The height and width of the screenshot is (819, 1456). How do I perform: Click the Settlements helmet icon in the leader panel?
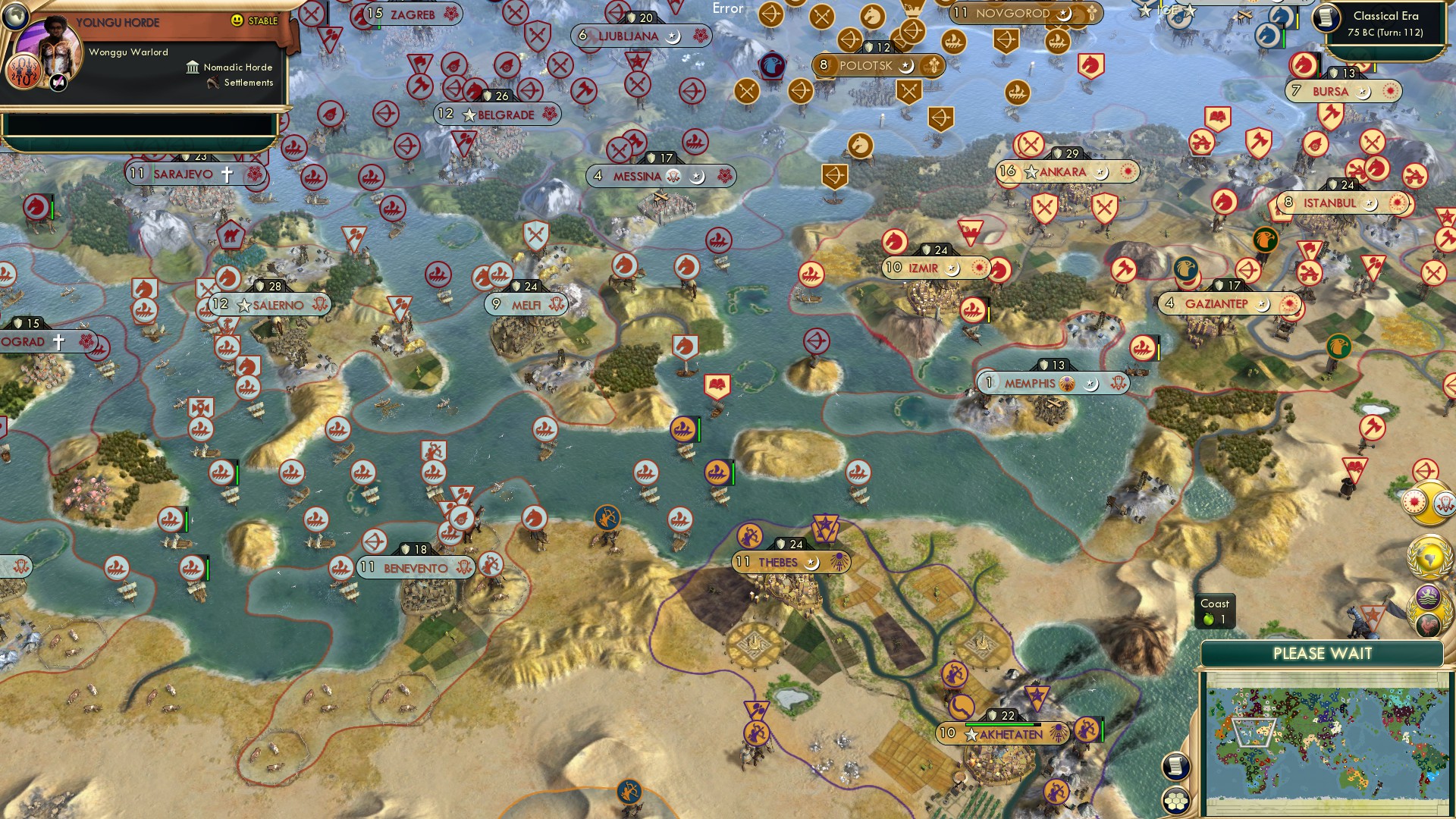(x=213, y=83)
